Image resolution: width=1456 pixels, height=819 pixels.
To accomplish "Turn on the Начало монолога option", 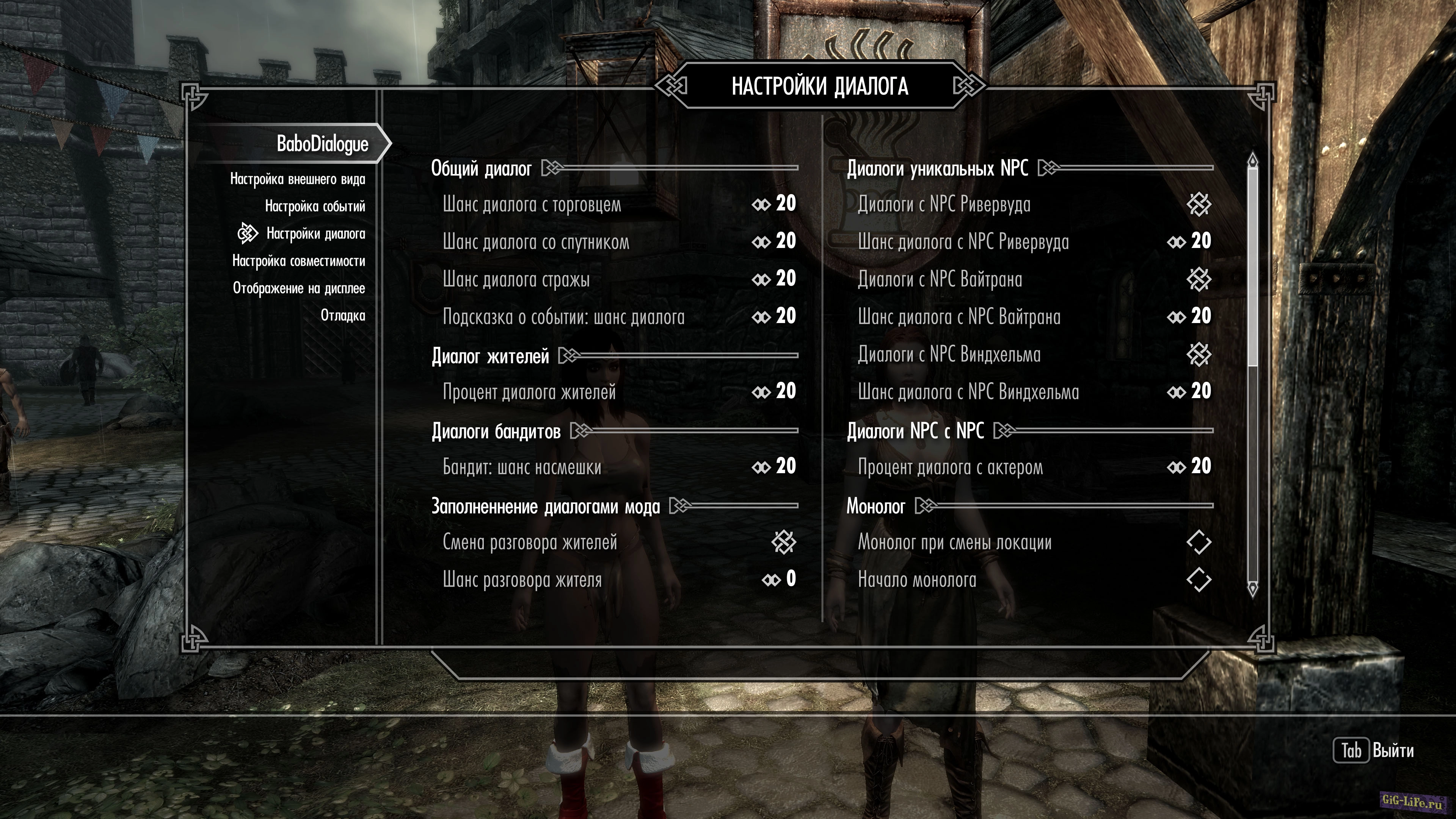I will pos(1198,579).
